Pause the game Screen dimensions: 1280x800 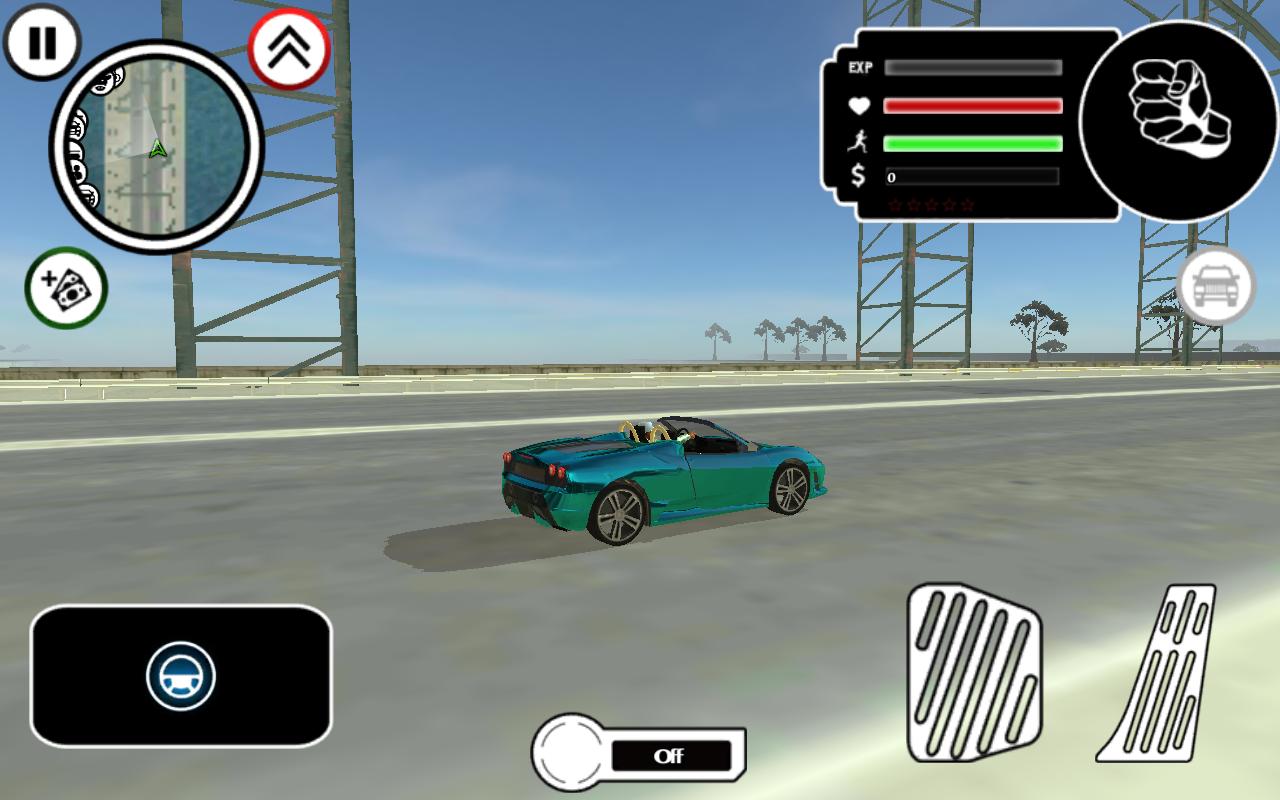tap(42, 43)
